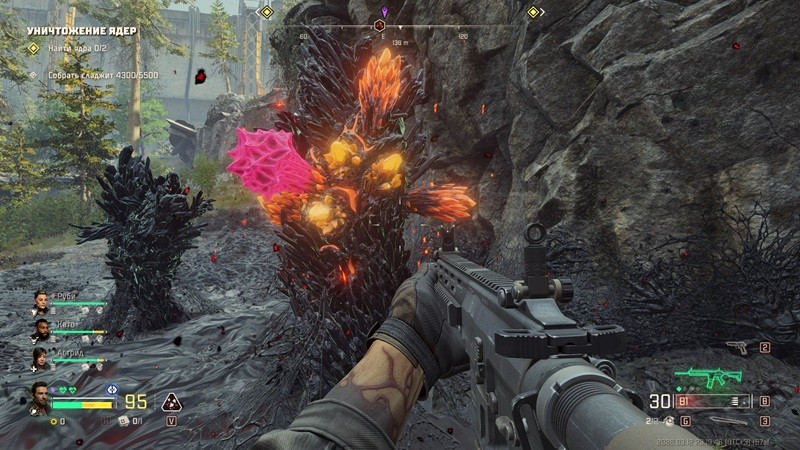Select Астрид's squad portrait
Image resolution: width=800 pixels, height=450 pixels.
click(41, 357)
